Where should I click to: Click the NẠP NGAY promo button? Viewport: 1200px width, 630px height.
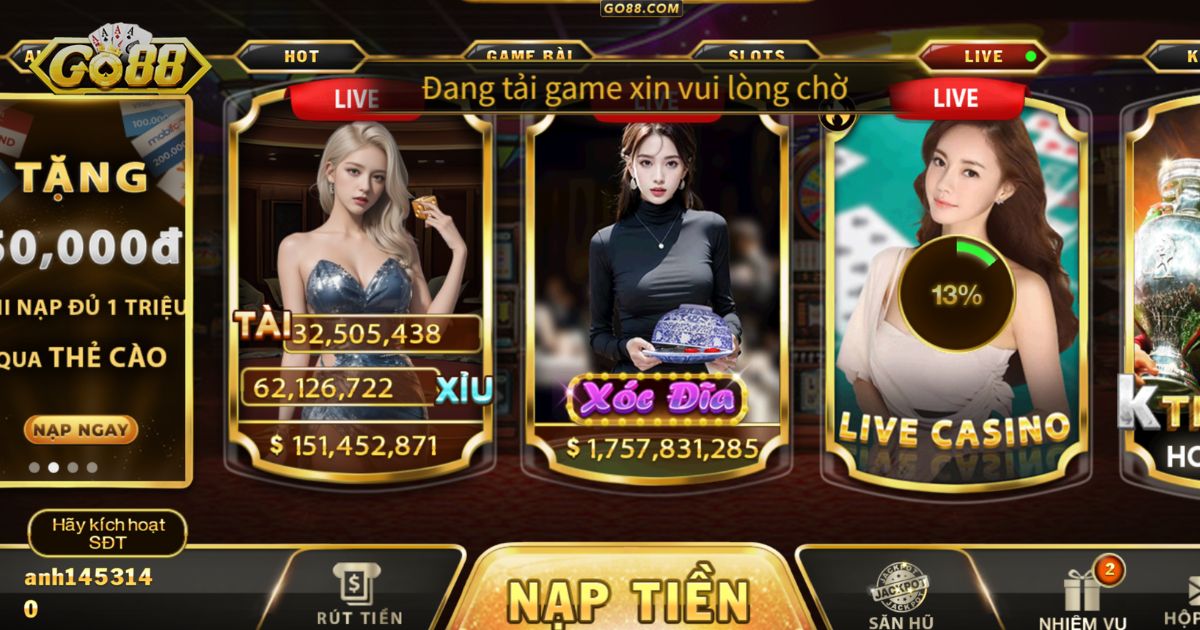(x=80, y=431)
